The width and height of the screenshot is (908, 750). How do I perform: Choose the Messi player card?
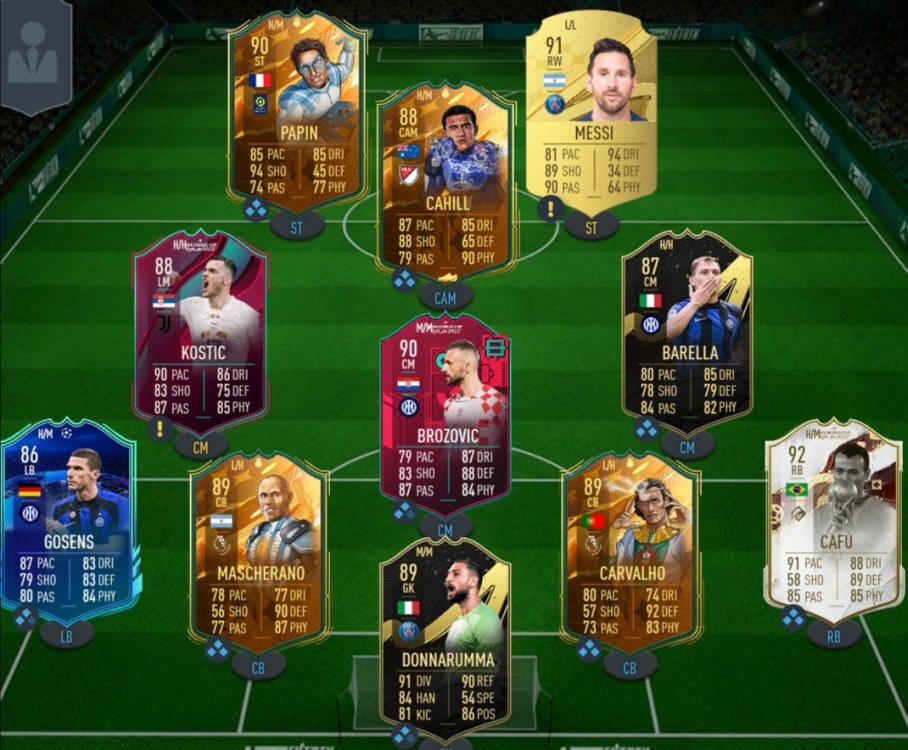coord(592,110)
